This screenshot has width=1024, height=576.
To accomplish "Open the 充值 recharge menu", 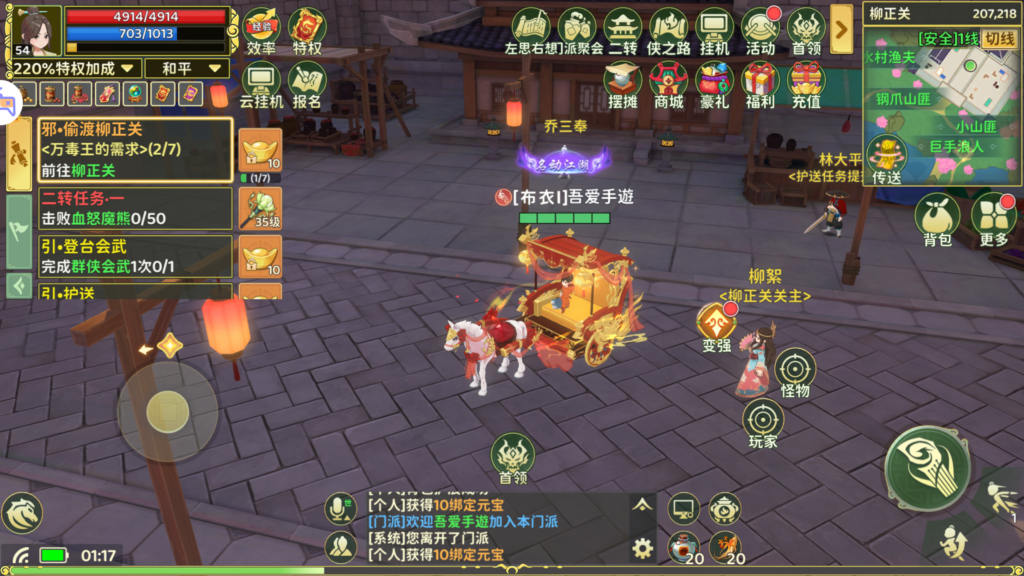I will 806,83.
